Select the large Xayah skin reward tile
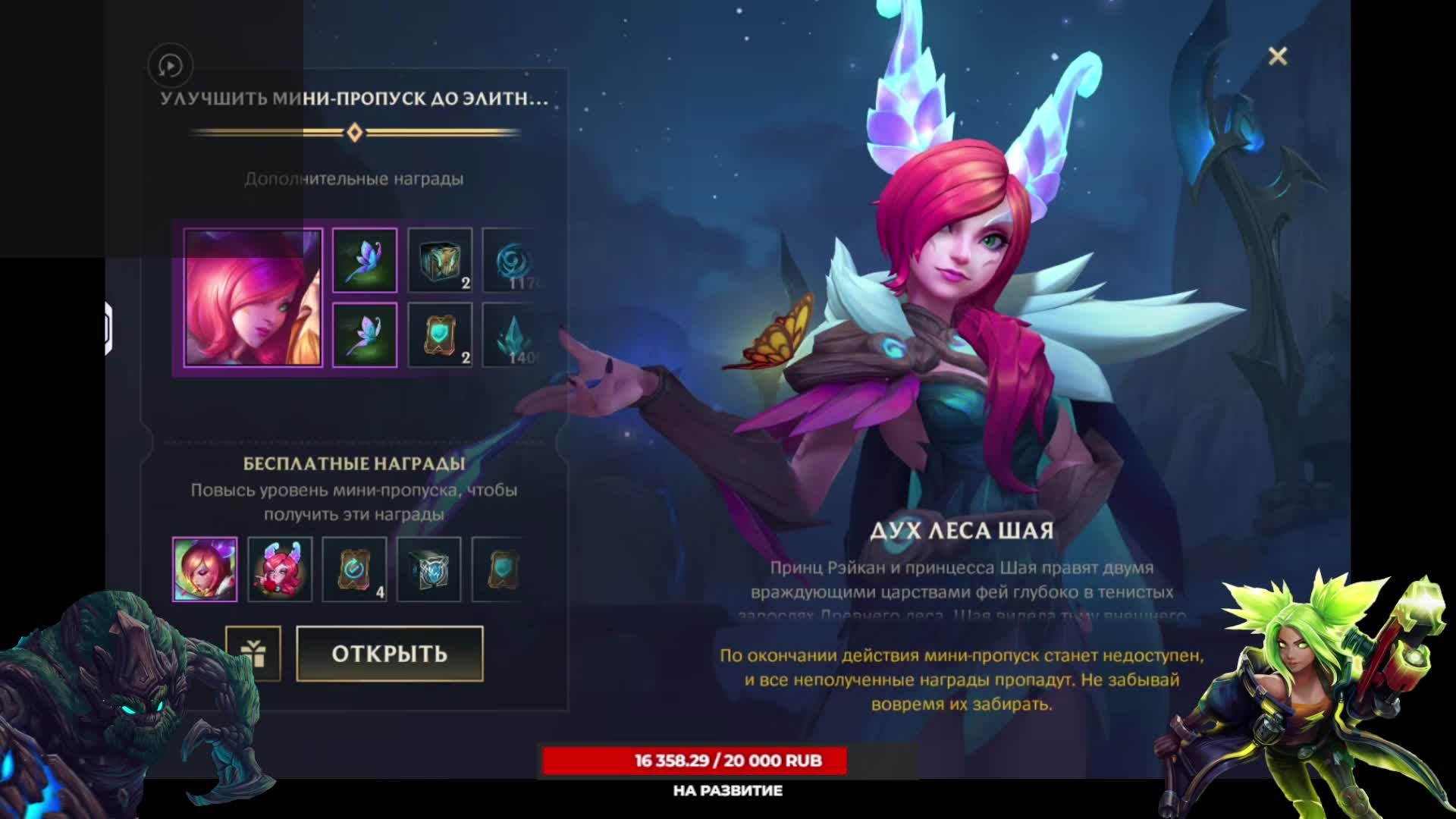This screenshot has width=1456, height=819. [253, 298]
